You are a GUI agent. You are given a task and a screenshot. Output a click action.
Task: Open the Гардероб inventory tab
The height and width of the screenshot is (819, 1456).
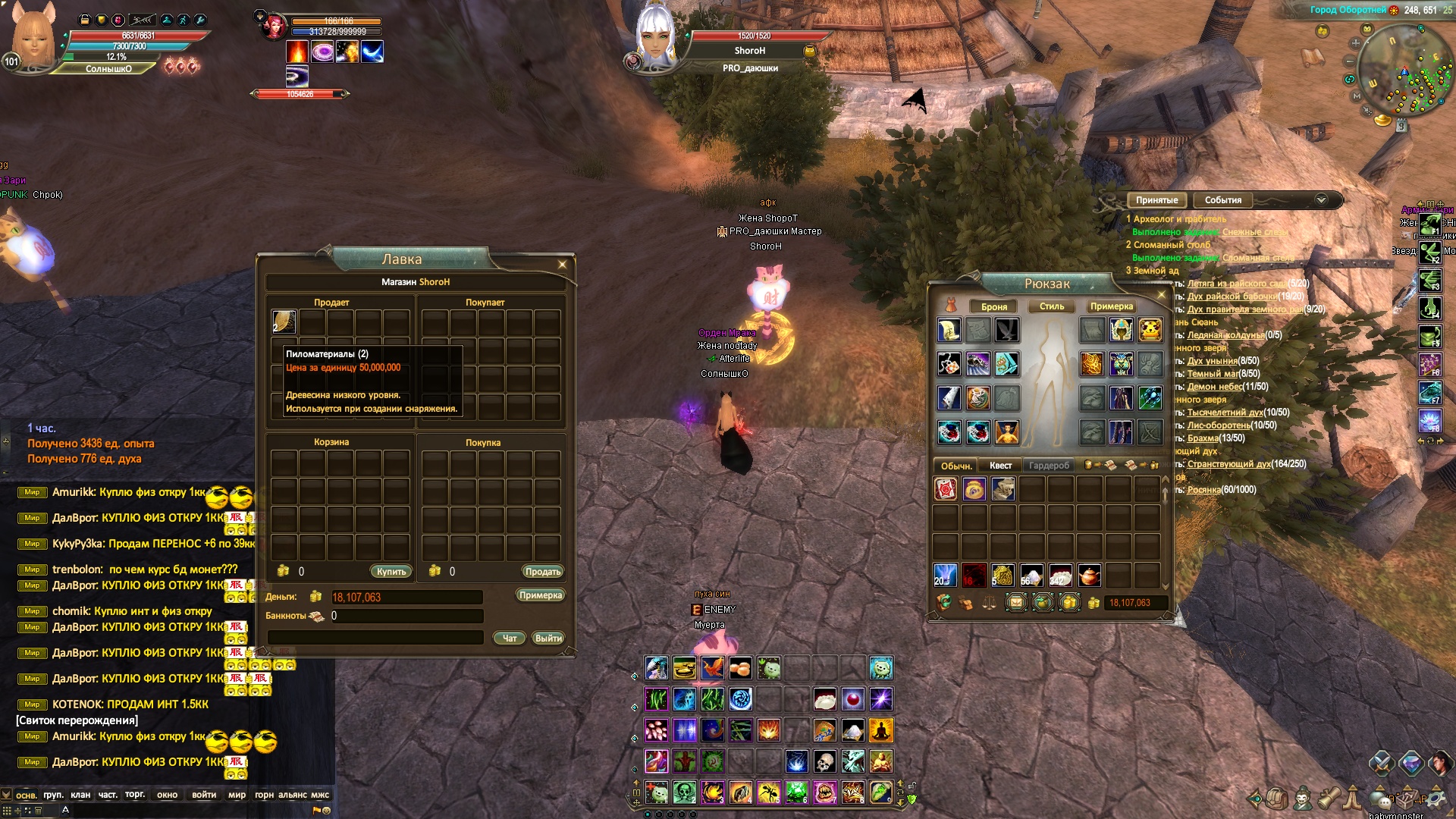click(1049, 466)
